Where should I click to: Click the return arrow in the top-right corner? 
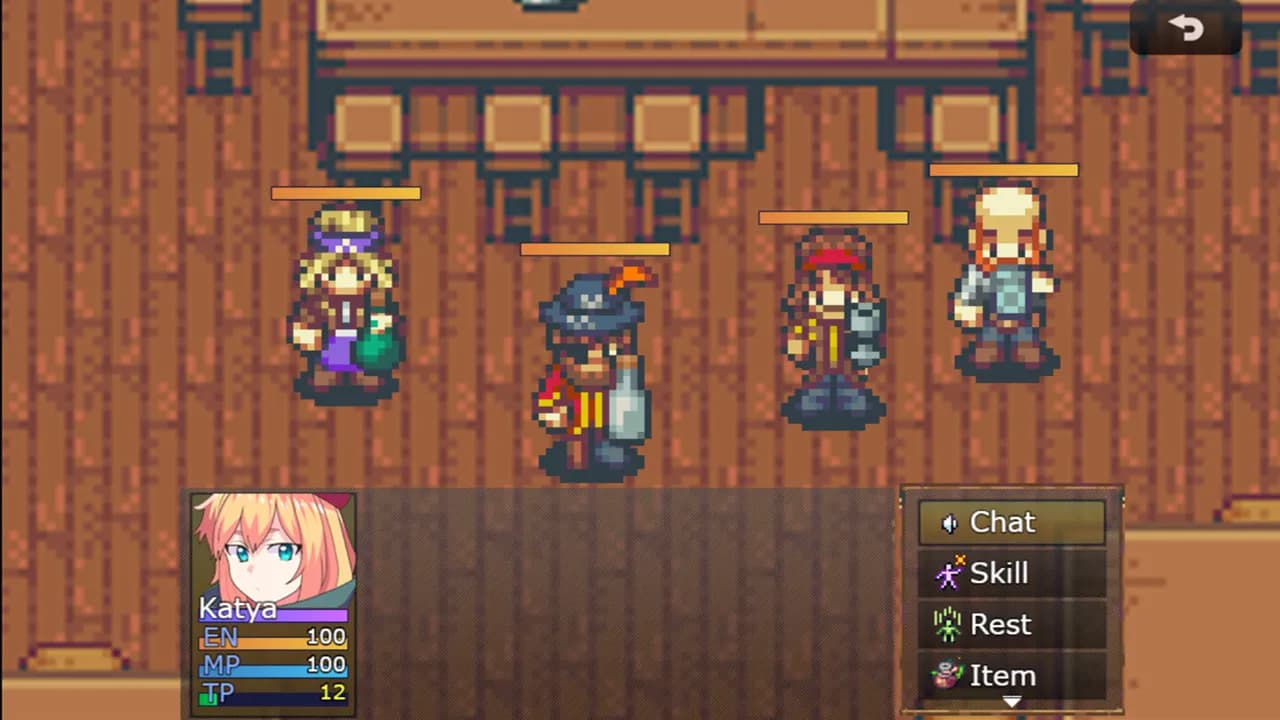pos(1186,28)
